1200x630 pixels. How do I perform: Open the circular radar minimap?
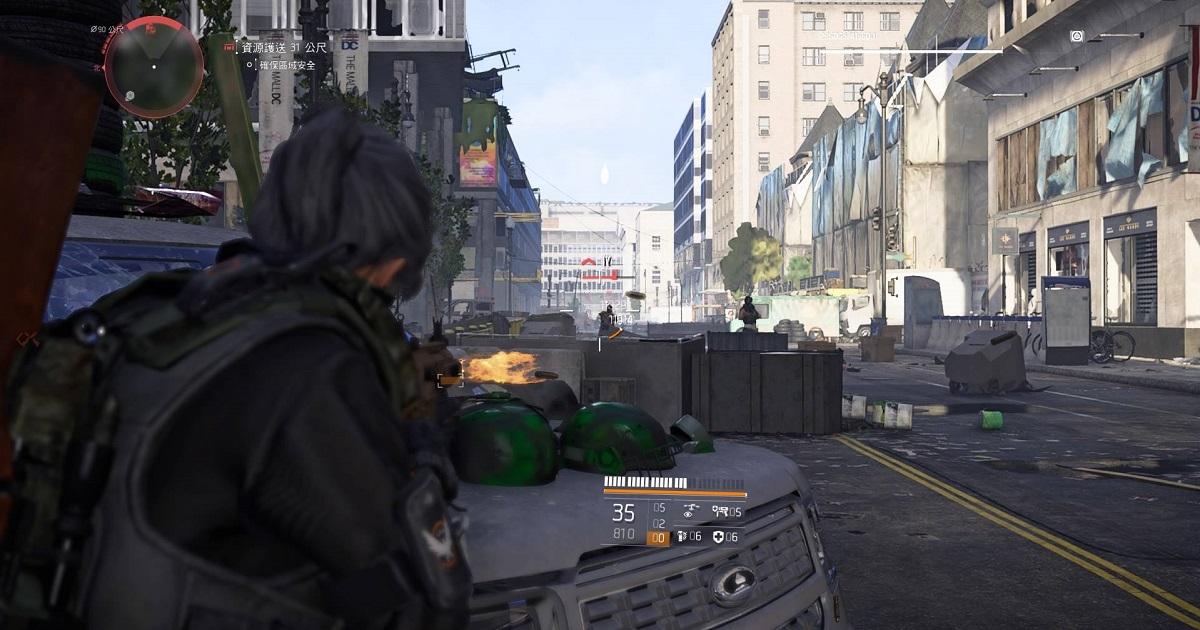point(153,68)
